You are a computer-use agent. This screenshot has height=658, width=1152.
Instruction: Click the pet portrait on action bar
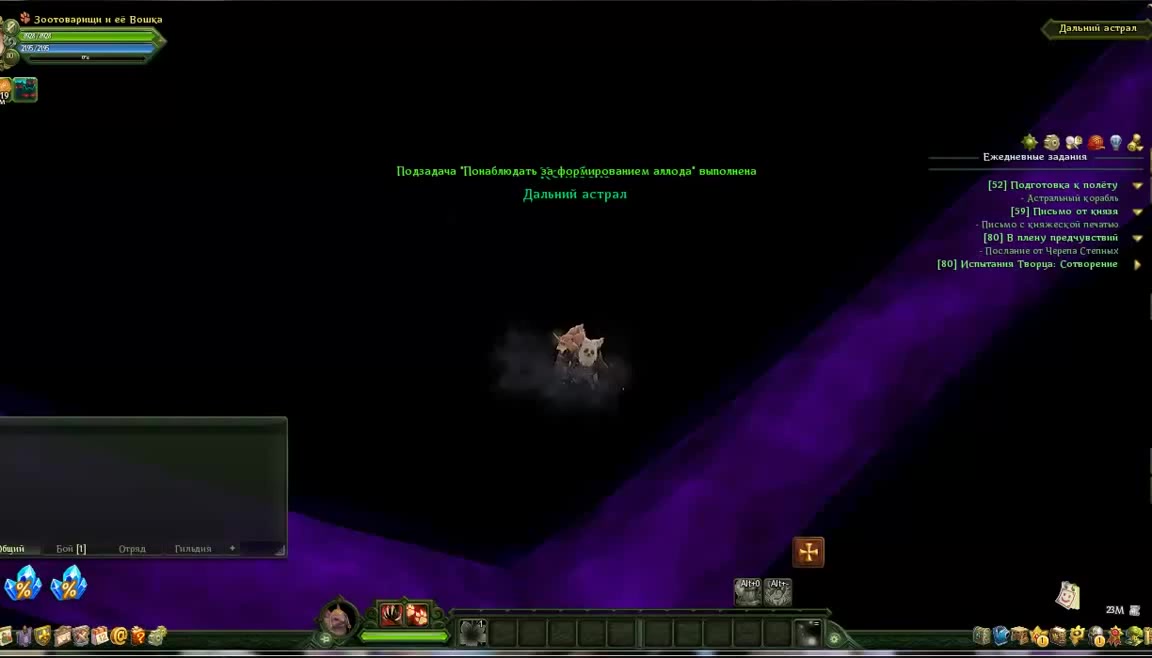(x=338, y=618)
